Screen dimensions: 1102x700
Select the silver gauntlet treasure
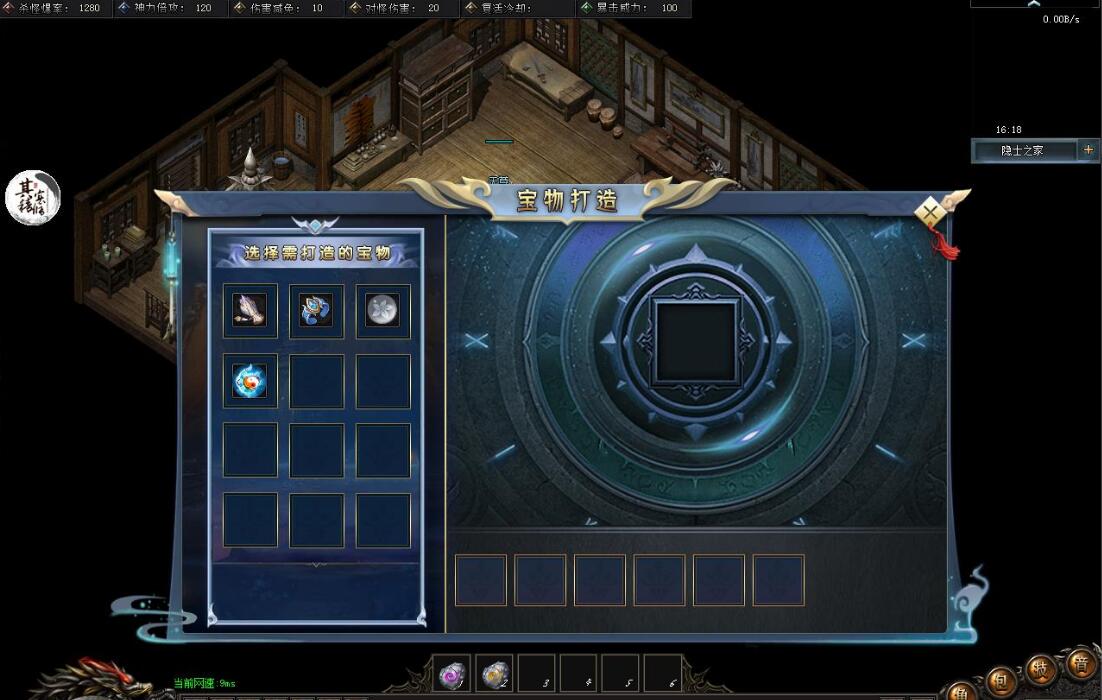[250, 311]
